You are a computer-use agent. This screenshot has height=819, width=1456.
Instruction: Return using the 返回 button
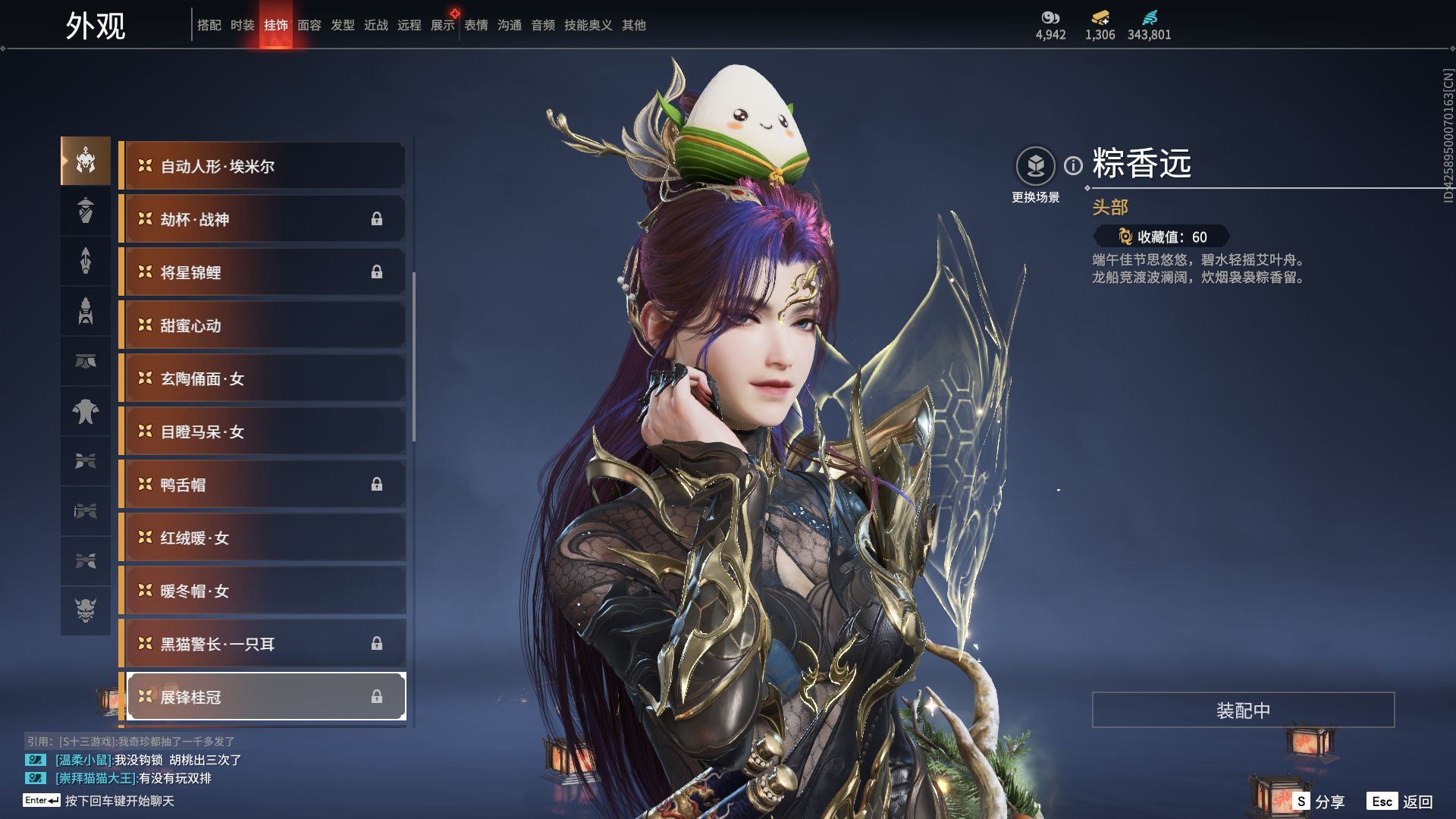click(1401, 802)
